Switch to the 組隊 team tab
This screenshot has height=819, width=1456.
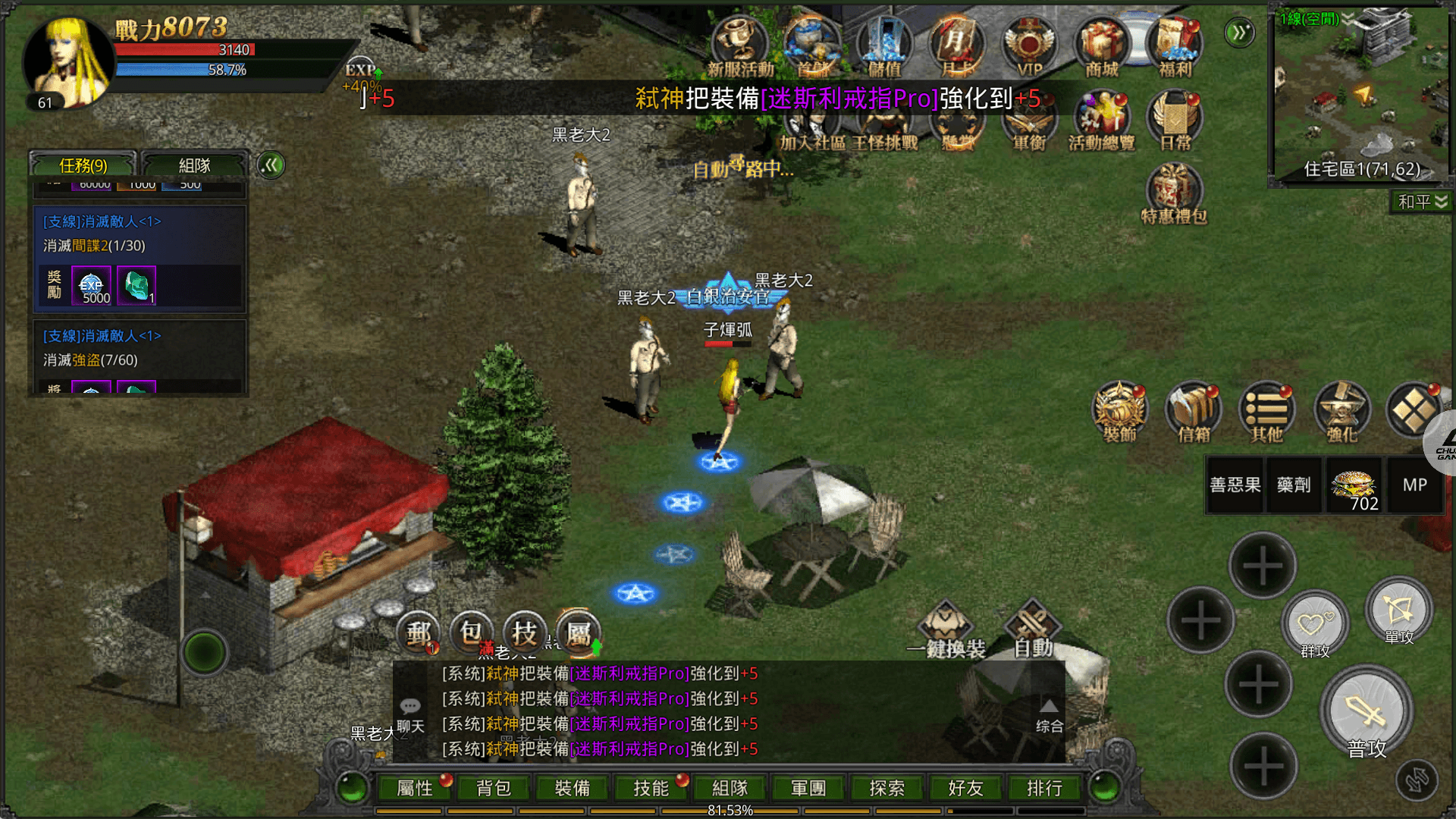(x=194, y=165)
